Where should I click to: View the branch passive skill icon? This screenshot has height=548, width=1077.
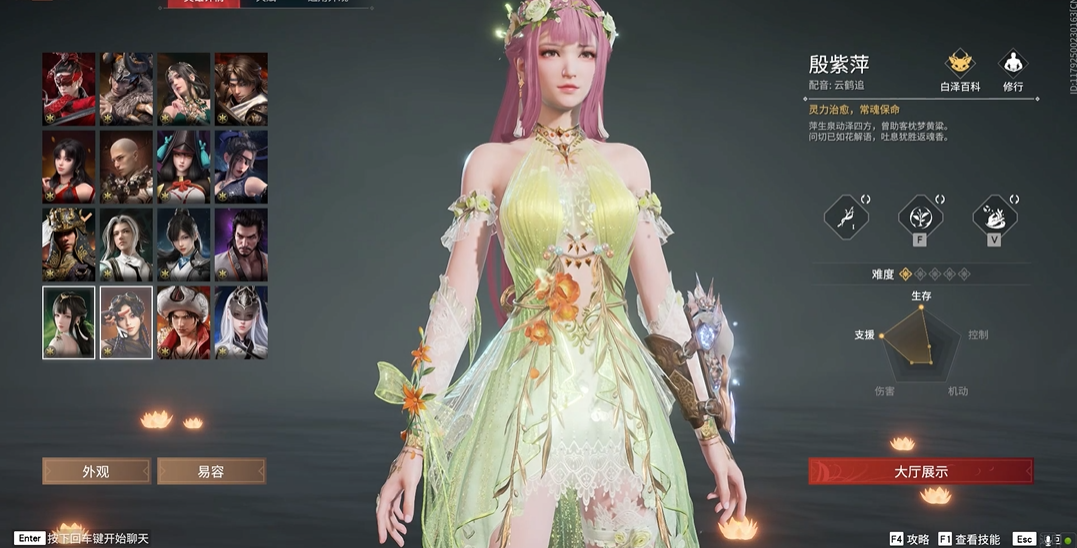pyautogui.click(x=846, y=216)
